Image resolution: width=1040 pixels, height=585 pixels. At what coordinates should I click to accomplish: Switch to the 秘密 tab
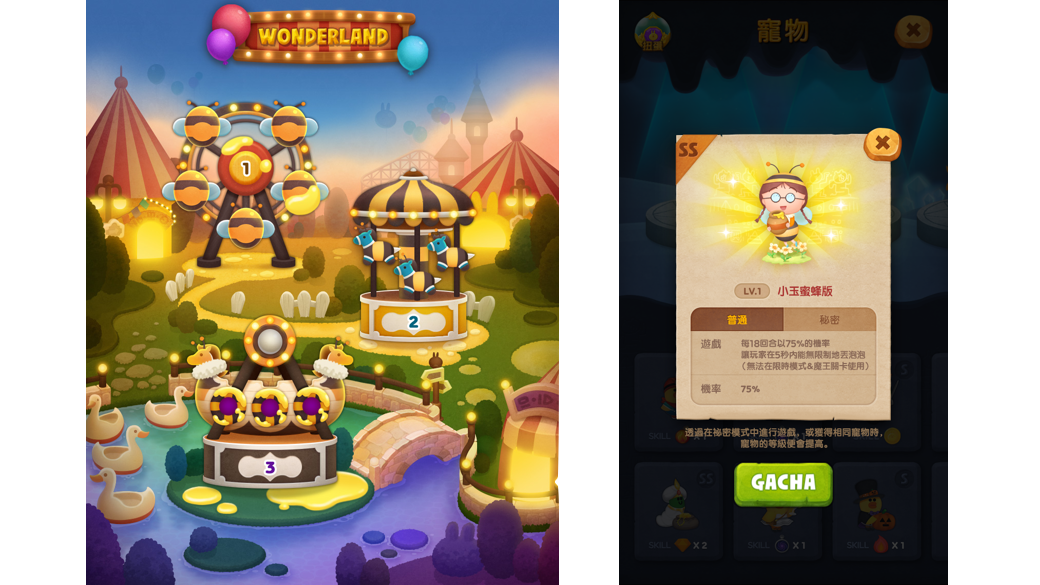(829, 320)
